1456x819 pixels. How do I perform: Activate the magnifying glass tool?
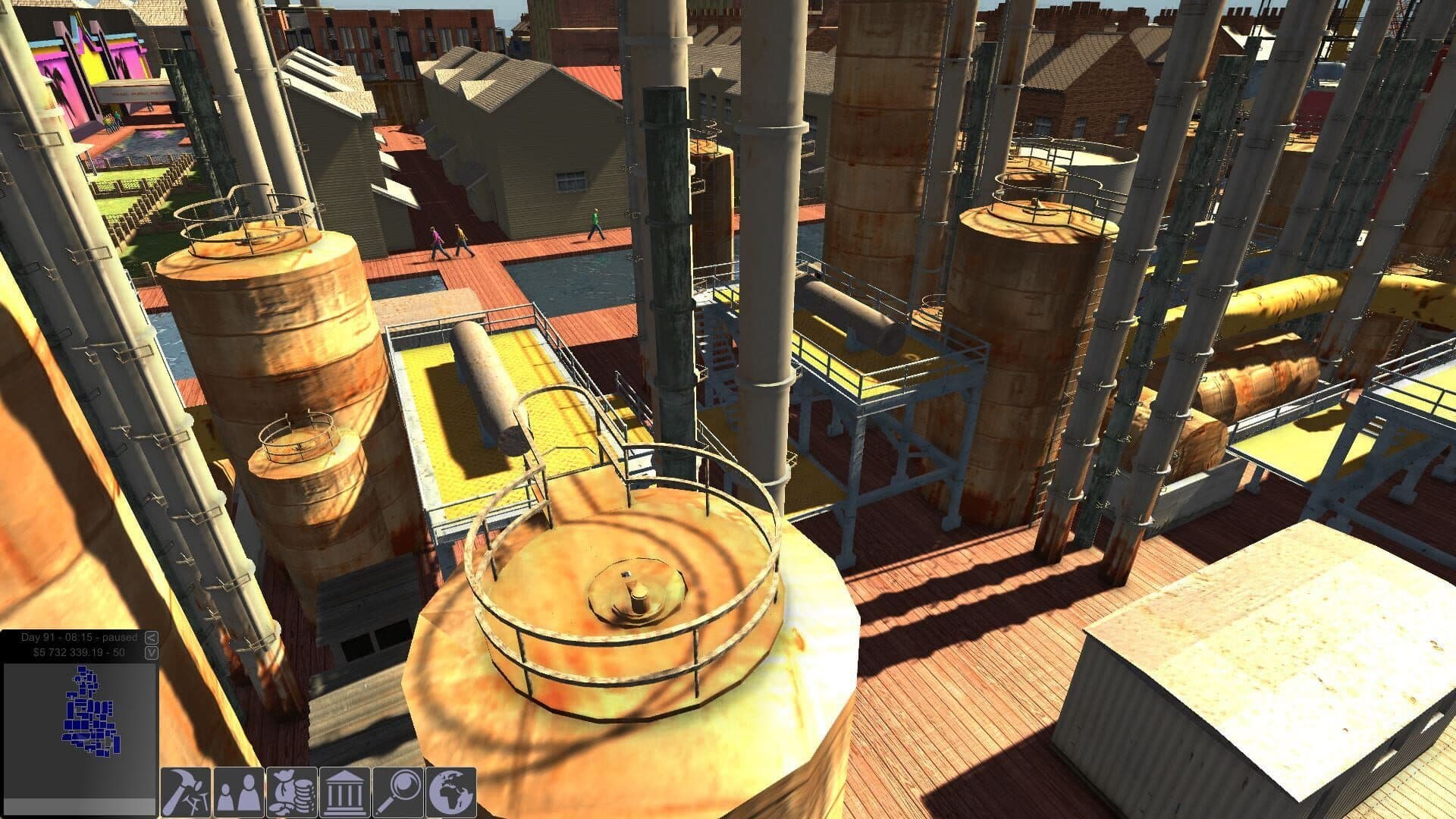[x=398, y=792]
